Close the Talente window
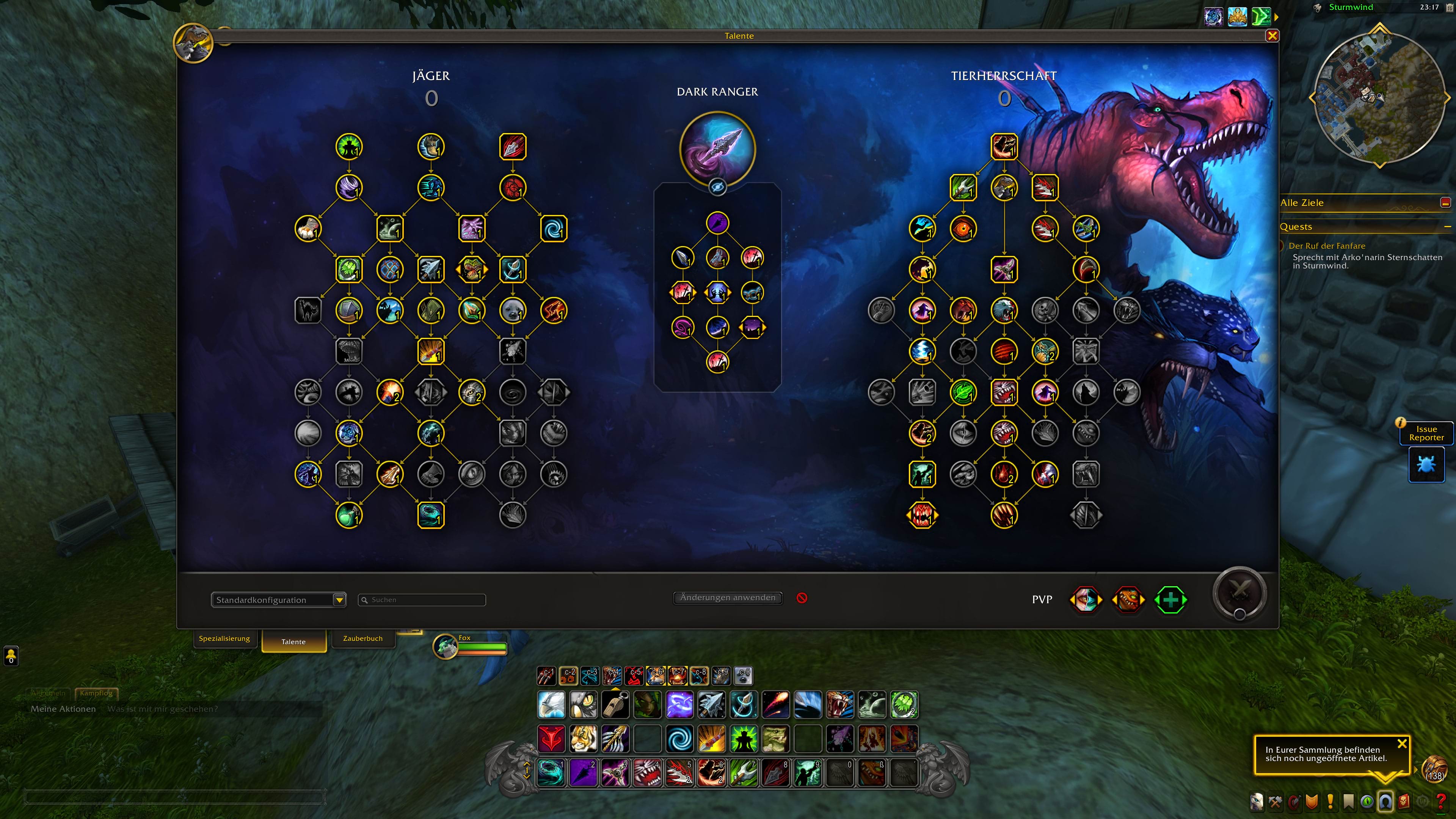 [x=1272, y=36]
